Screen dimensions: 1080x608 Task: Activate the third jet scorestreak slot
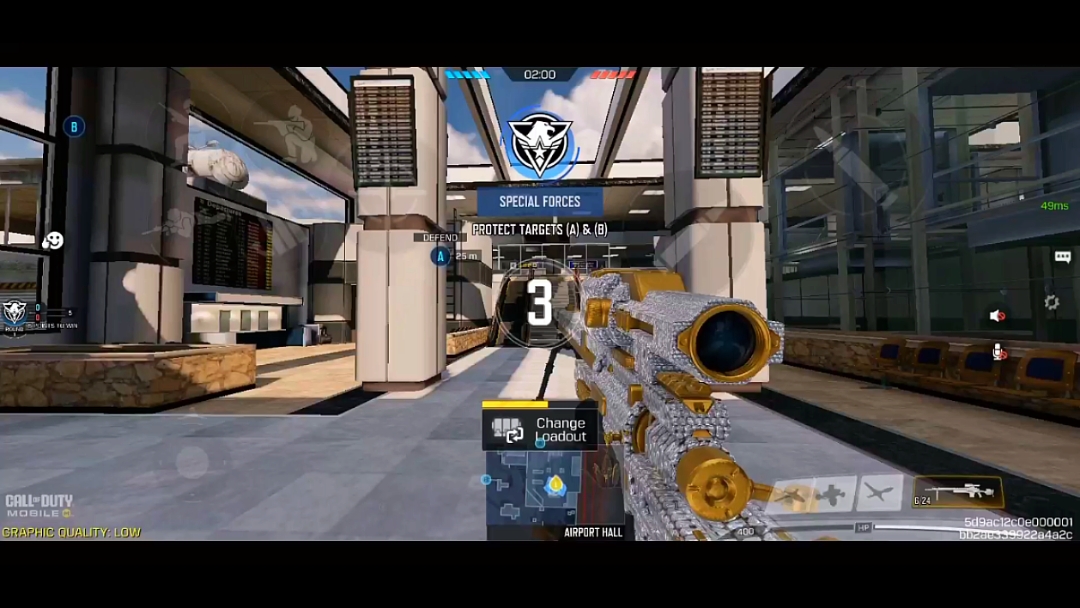click(878, 492)
